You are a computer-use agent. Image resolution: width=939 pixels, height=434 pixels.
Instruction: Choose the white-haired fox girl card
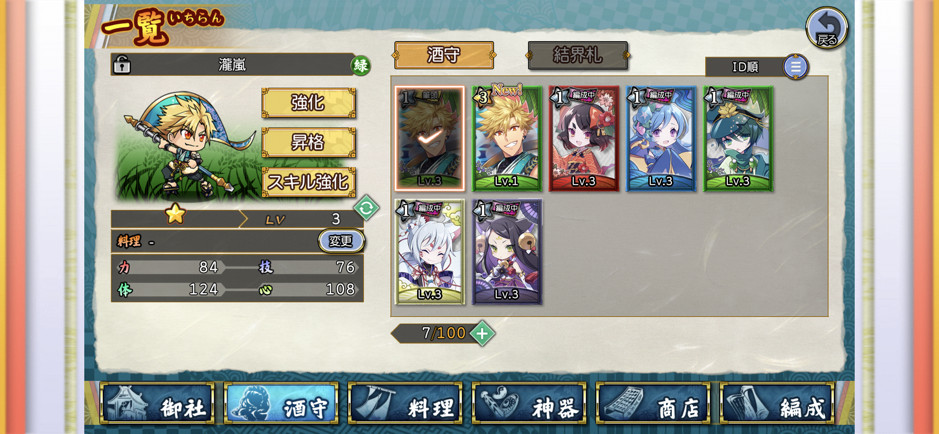pyautogui.click(x=429, y=251)
